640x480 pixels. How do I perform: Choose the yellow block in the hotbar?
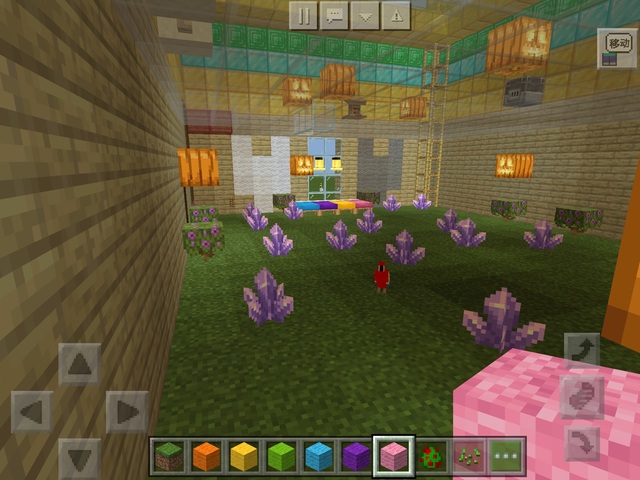click(243, 457)
